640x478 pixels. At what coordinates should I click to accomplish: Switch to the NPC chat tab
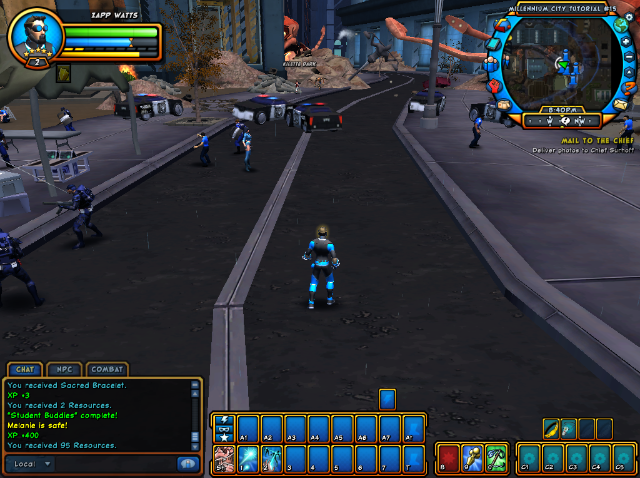click(64, 370)
